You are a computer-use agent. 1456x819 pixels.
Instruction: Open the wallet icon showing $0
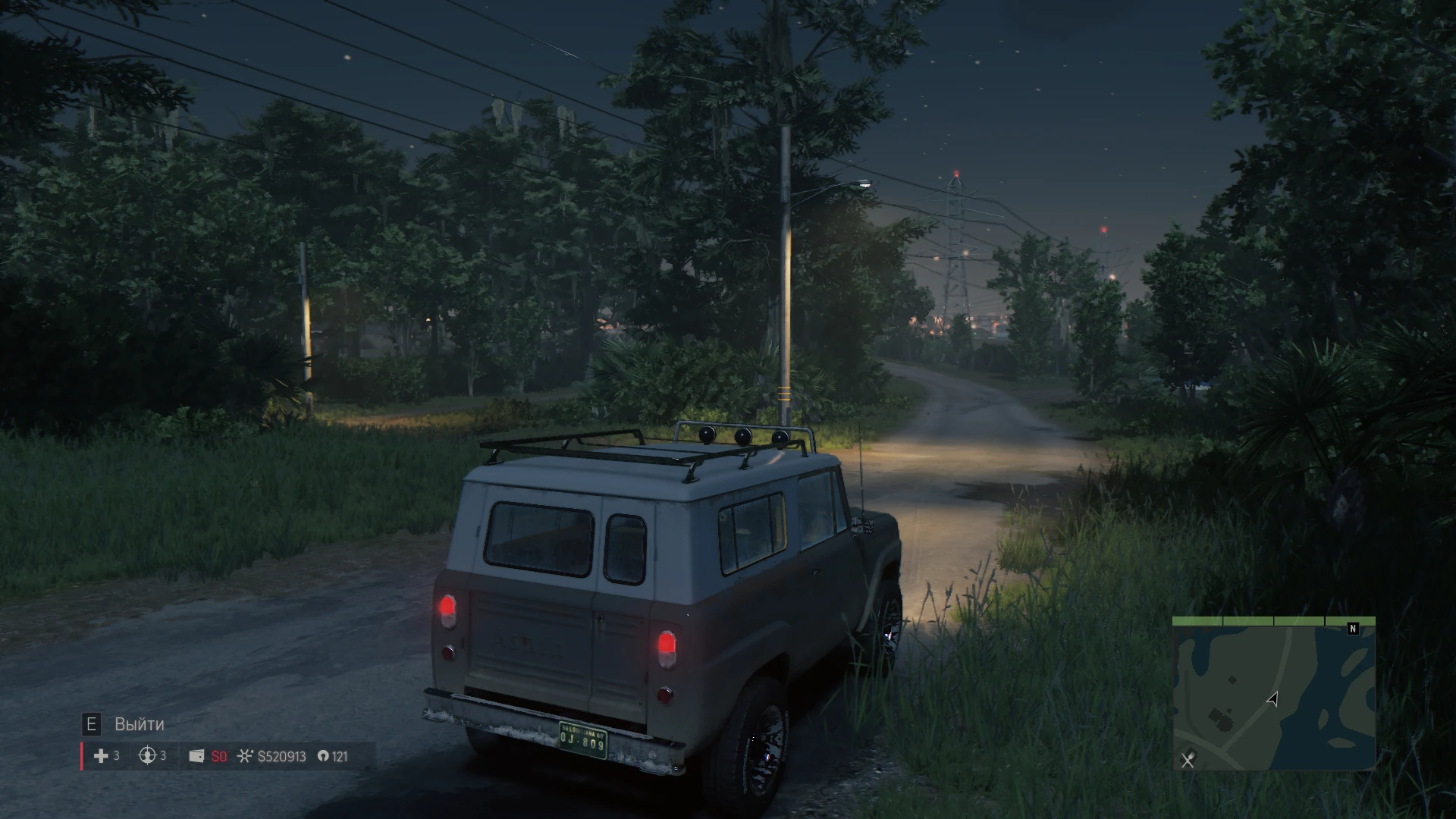pyautogui.click(x=197, y=756)
